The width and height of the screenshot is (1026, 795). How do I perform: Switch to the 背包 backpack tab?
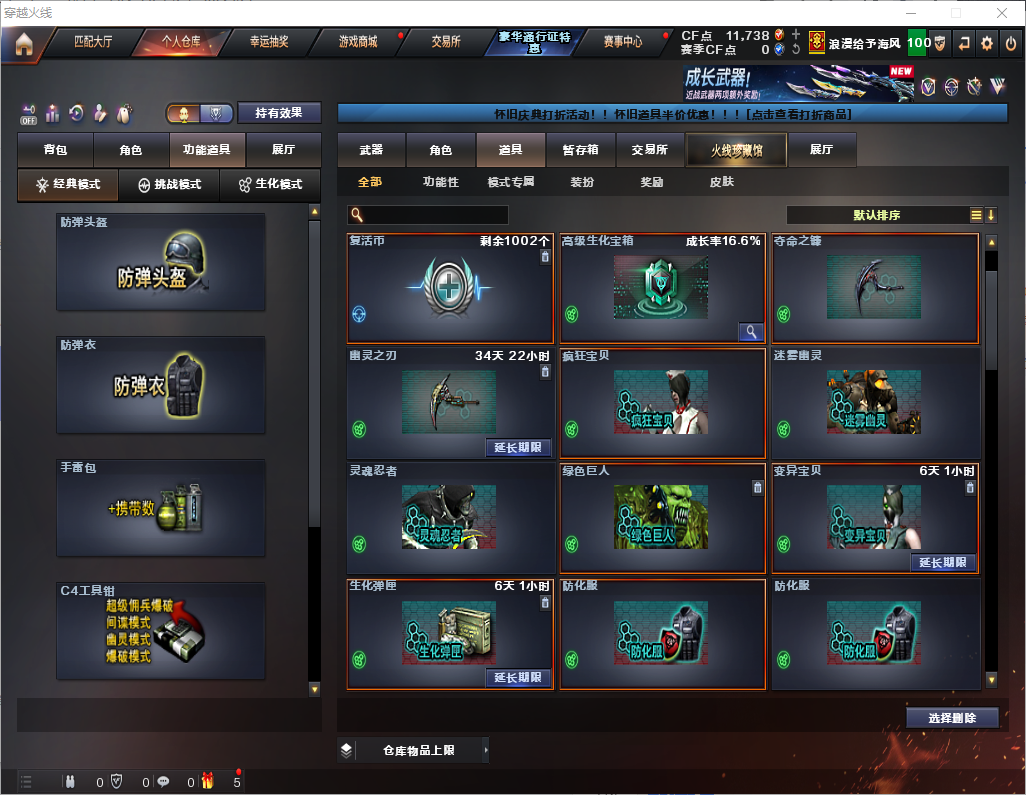55,150
